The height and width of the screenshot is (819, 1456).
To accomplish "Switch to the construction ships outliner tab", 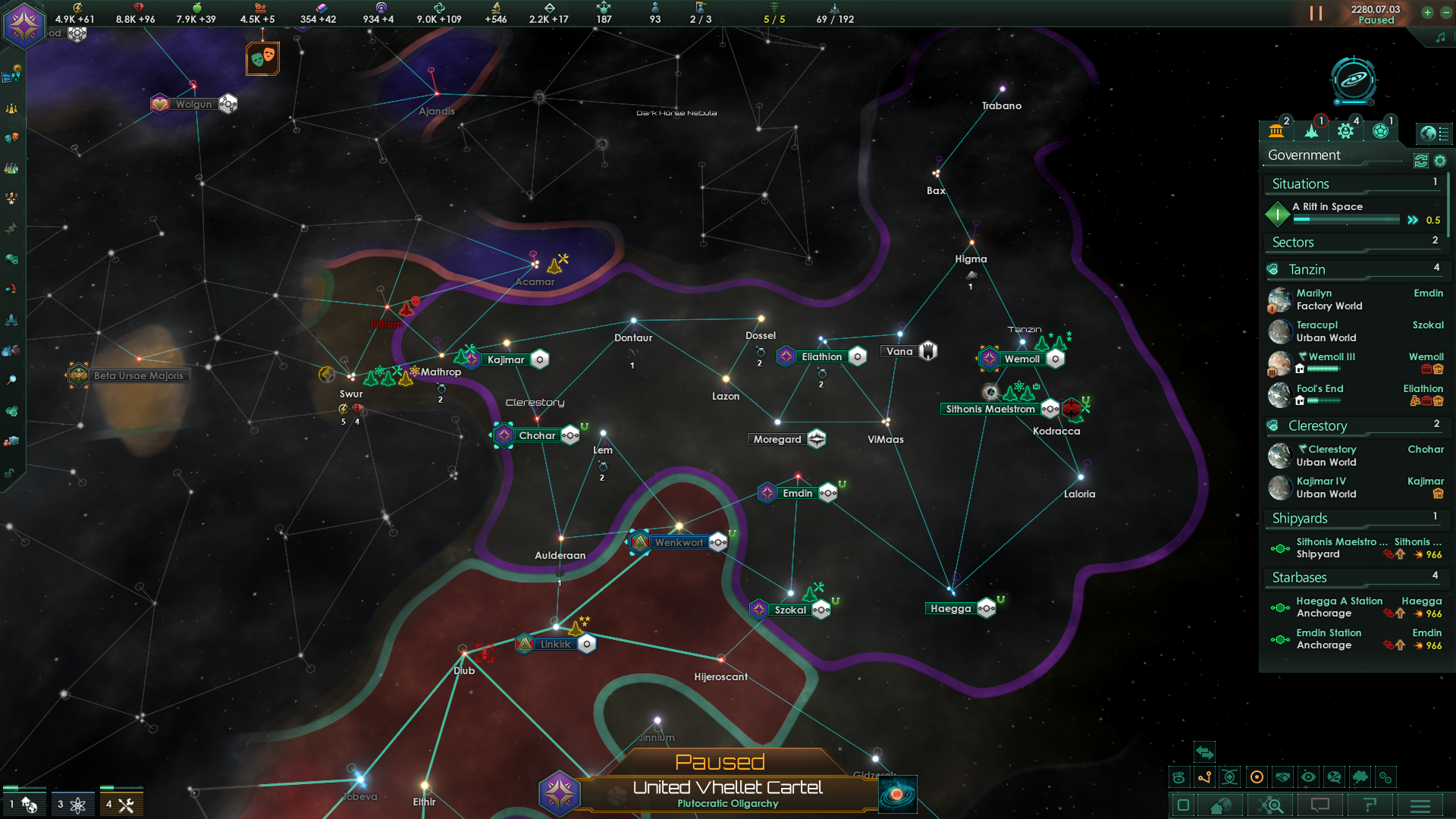I will pyautogui.click(x=1347, y=130).
